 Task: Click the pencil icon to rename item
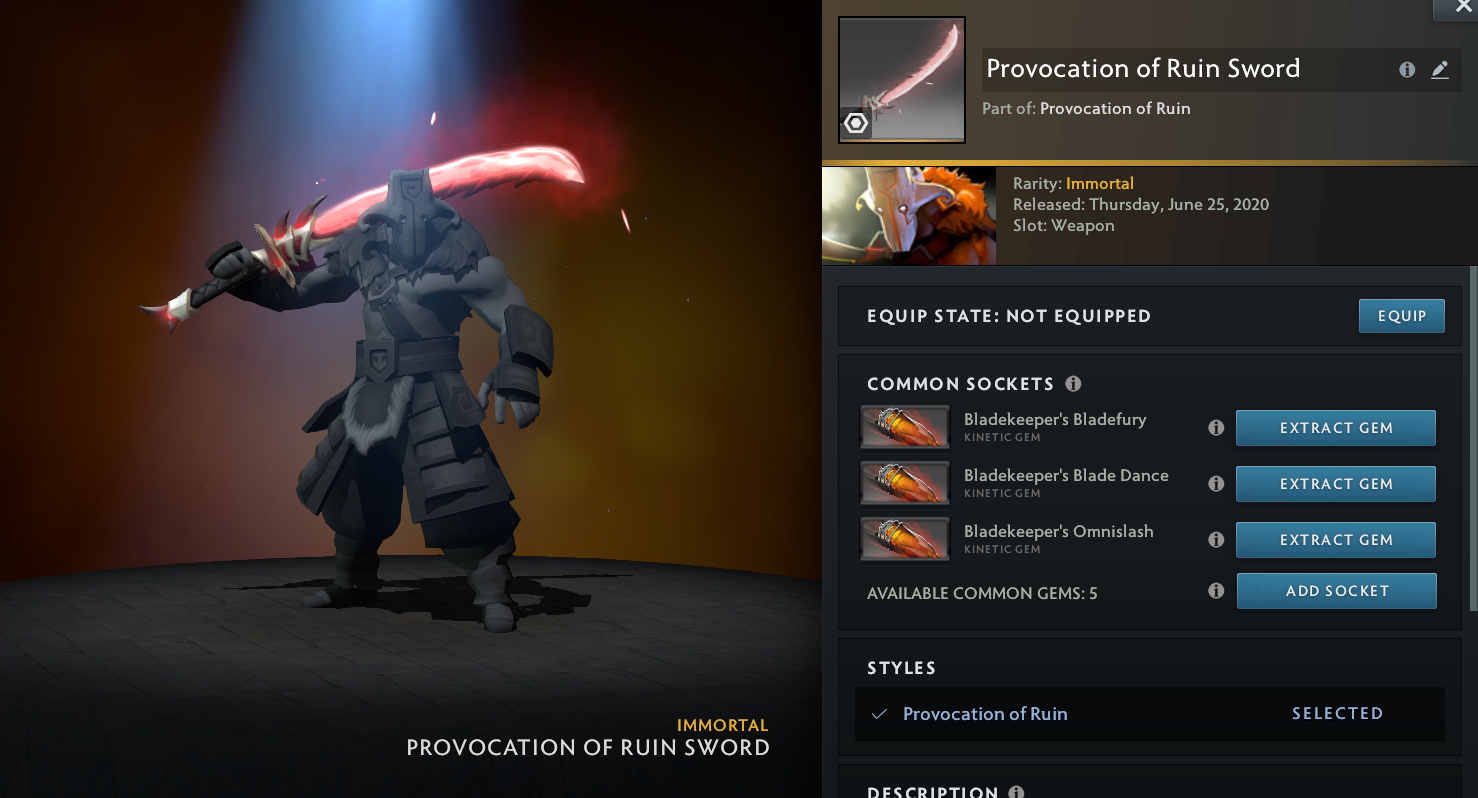1440,70
